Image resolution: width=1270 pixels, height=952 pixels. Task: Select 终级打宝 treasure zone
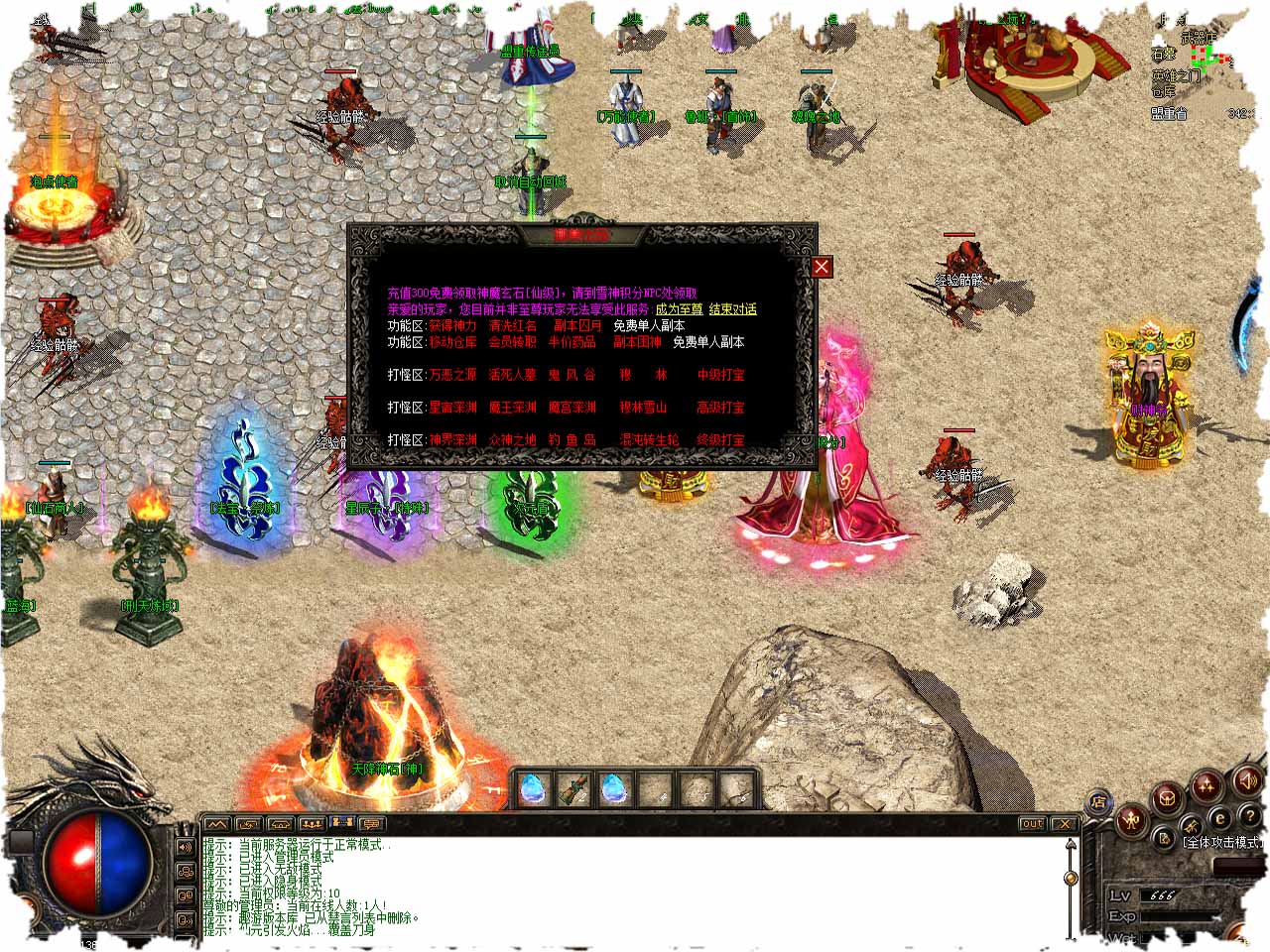pos(720,439)
